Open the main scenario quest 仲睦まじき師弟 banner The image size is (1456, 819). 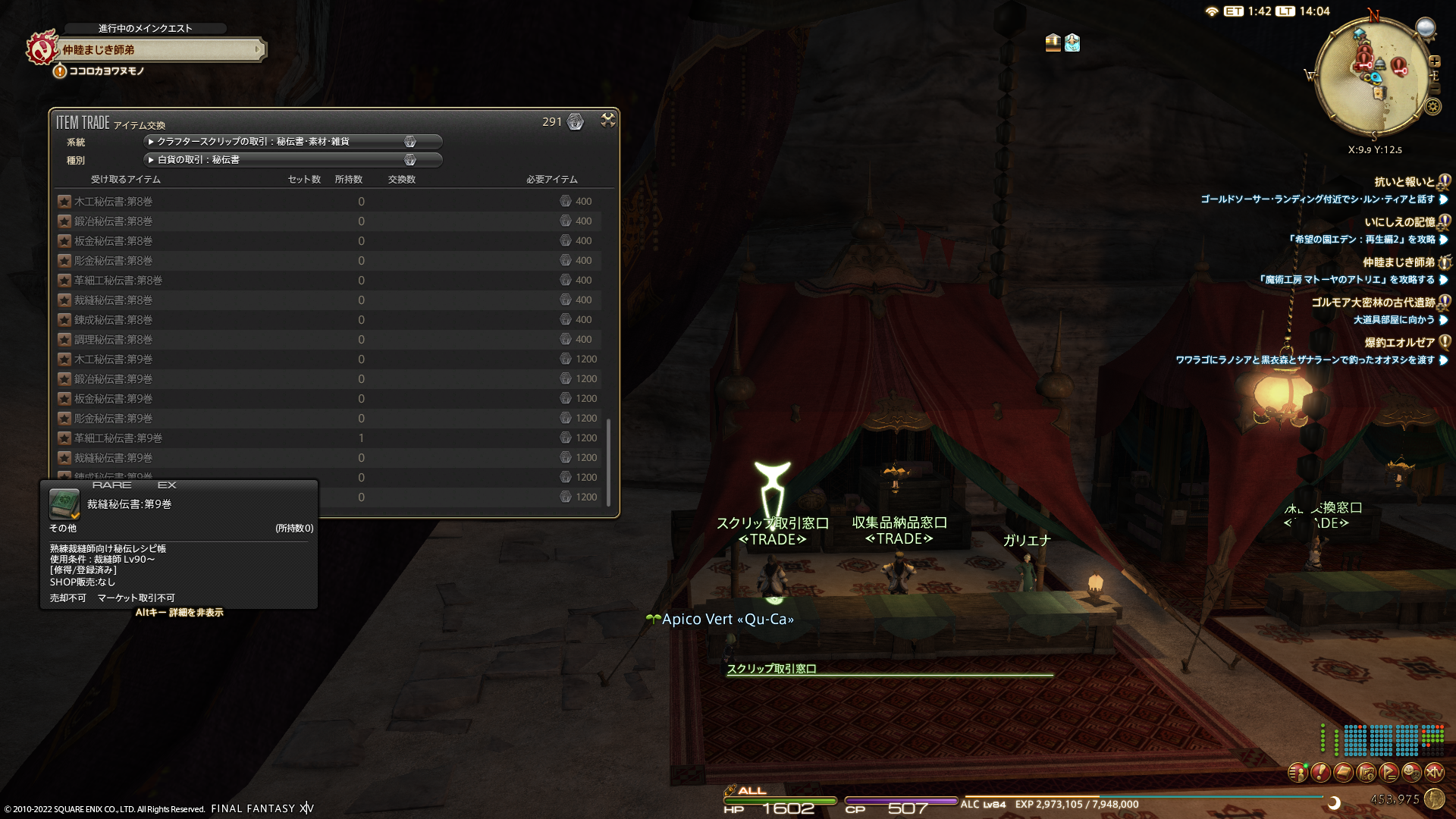point(159,50)
